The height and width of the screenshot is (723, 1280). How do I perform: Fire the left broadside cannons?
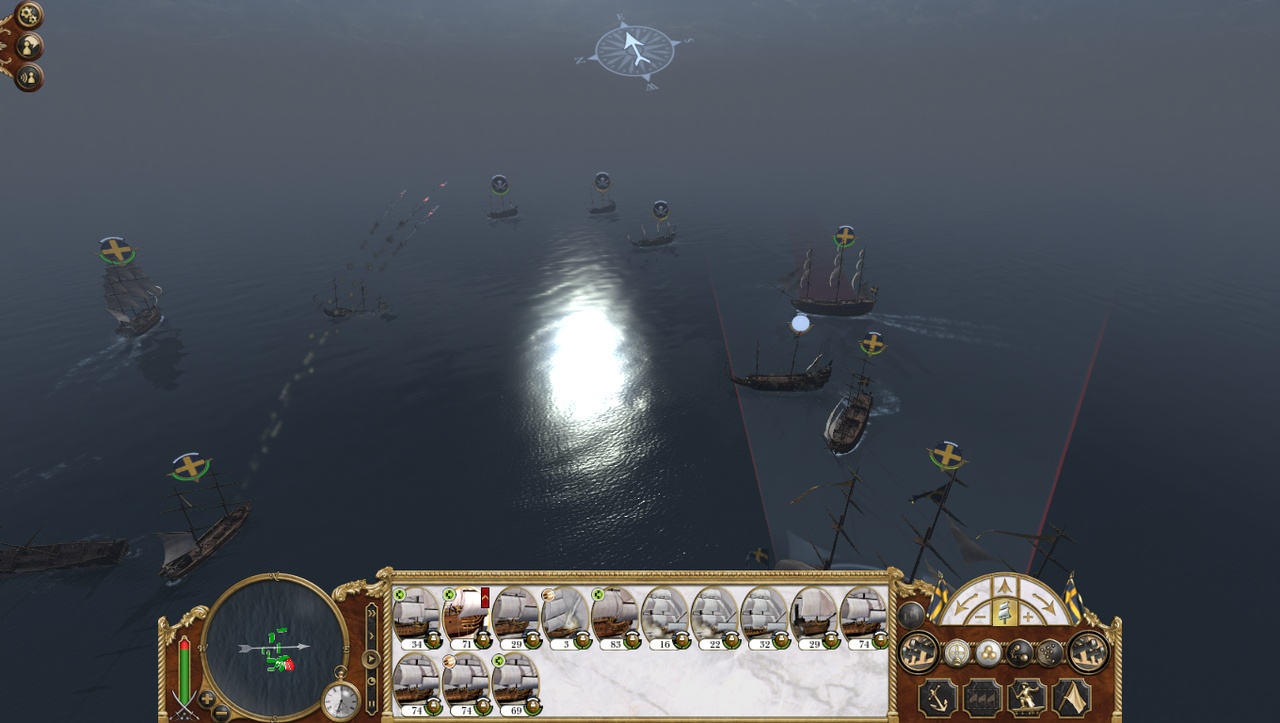(x=918, y=652)
